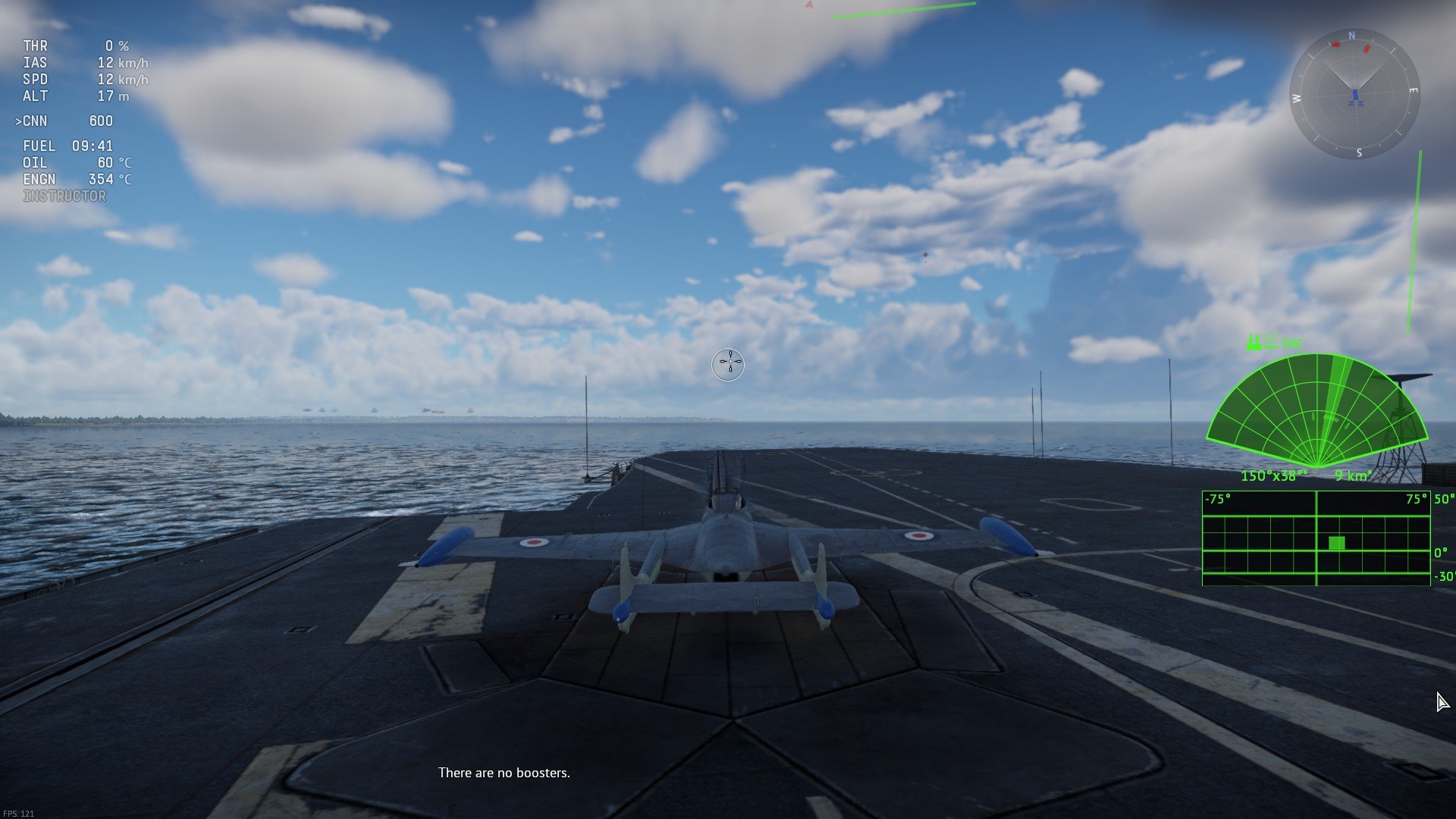This screenshot has height=819, width=1456.
Task: Click the 'There are no boosters' message
Action: 504,773
